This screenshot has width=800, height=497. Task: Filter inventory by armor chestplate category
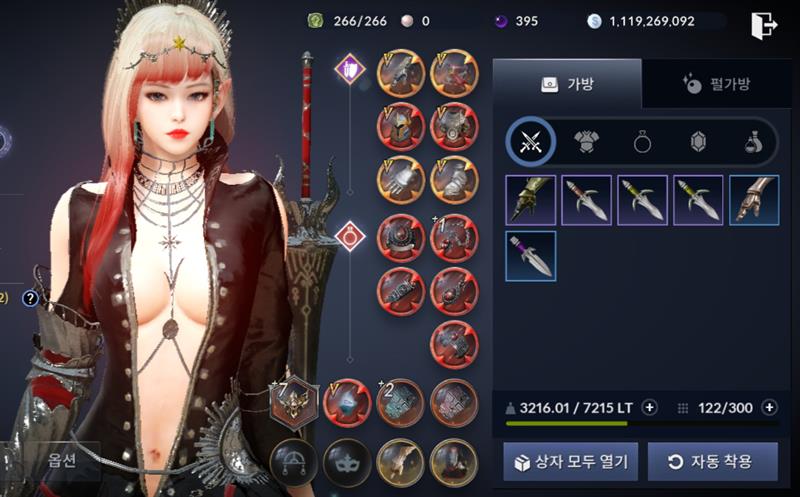(586, 142)
